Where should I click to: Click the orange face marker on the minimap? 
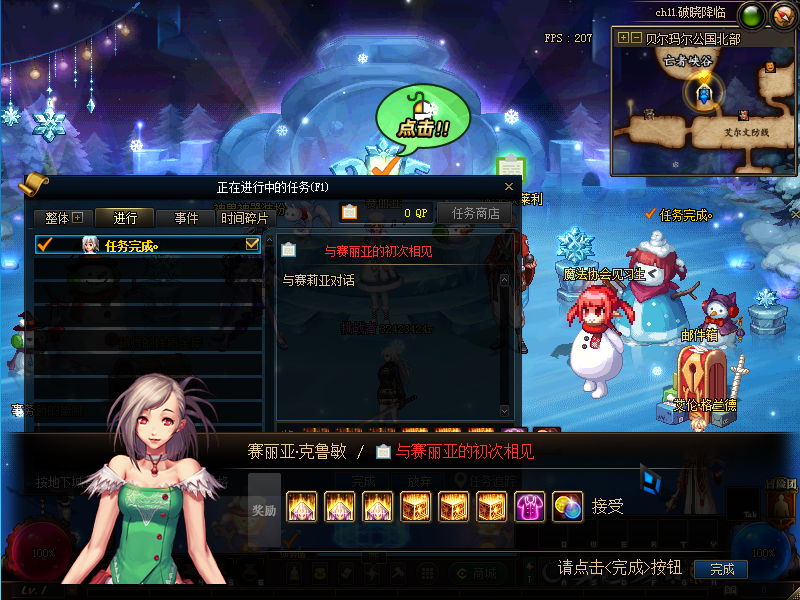click(771, 67)
